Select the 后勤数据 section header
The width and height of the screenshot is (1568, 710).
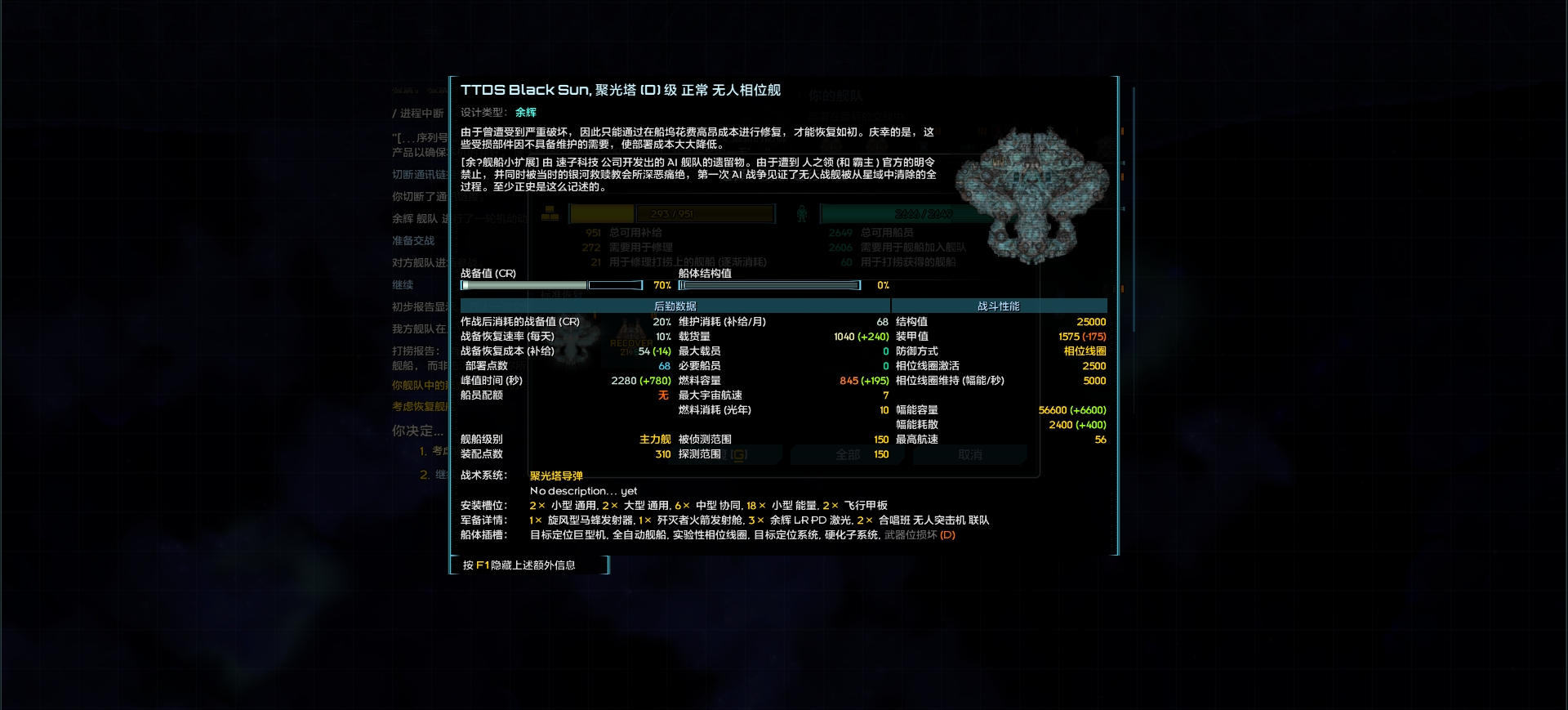tap(675, 306)
